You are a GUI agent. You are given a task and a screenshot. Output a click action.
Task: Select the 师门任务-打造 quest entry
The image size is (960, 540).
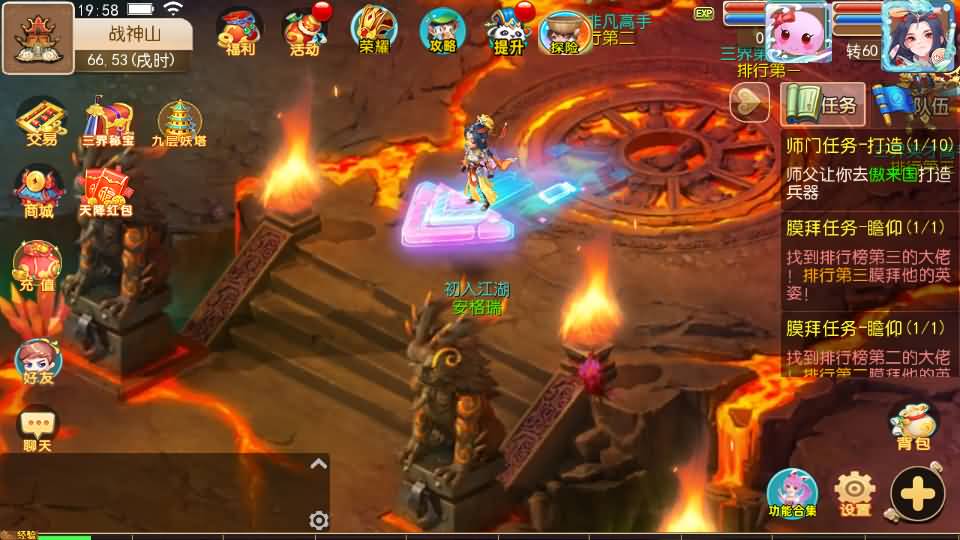[x=868, y=166]
